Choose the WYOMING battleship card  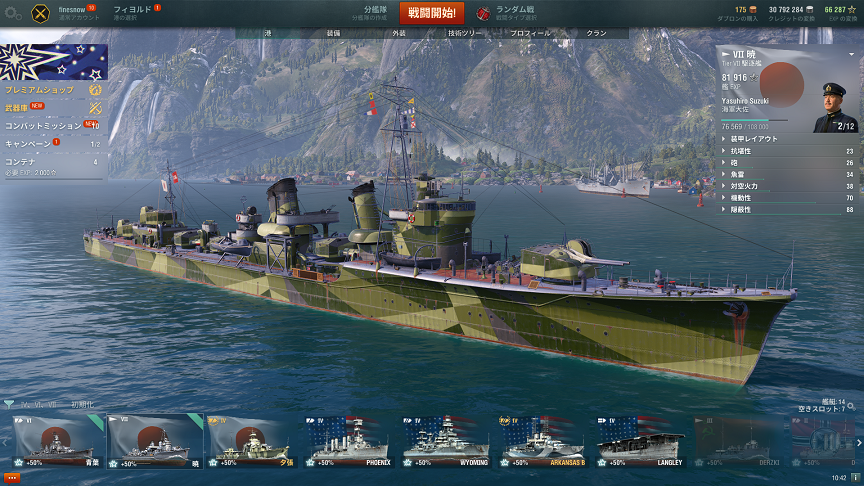447,442
